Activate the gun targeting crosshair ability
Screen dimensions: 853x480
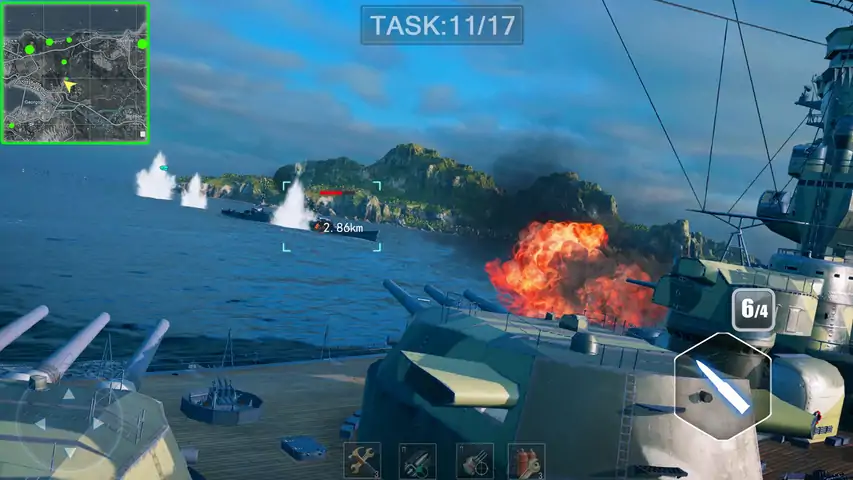click(474, 461)
